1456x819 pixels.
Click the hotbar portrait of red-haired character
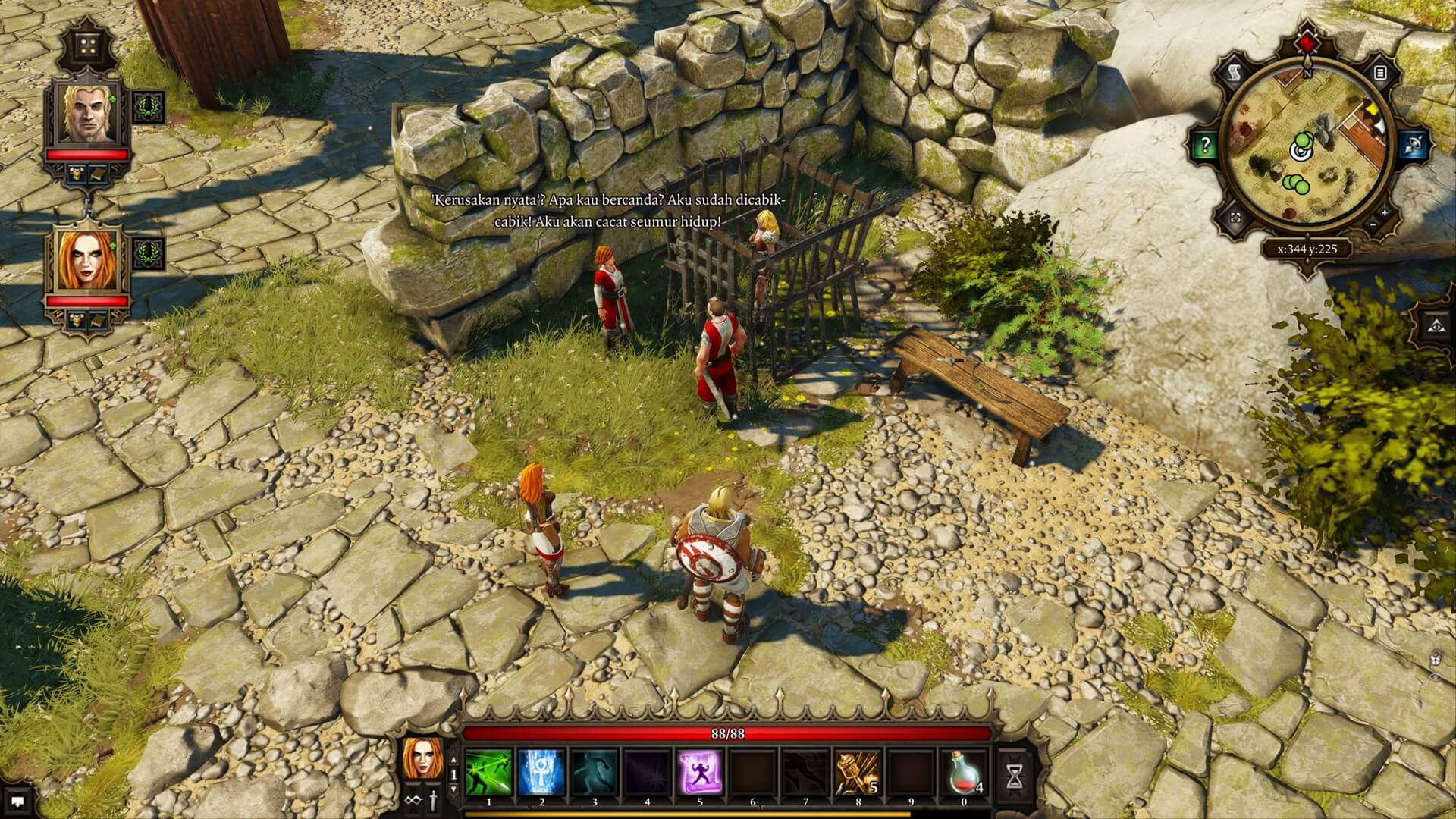423,758
